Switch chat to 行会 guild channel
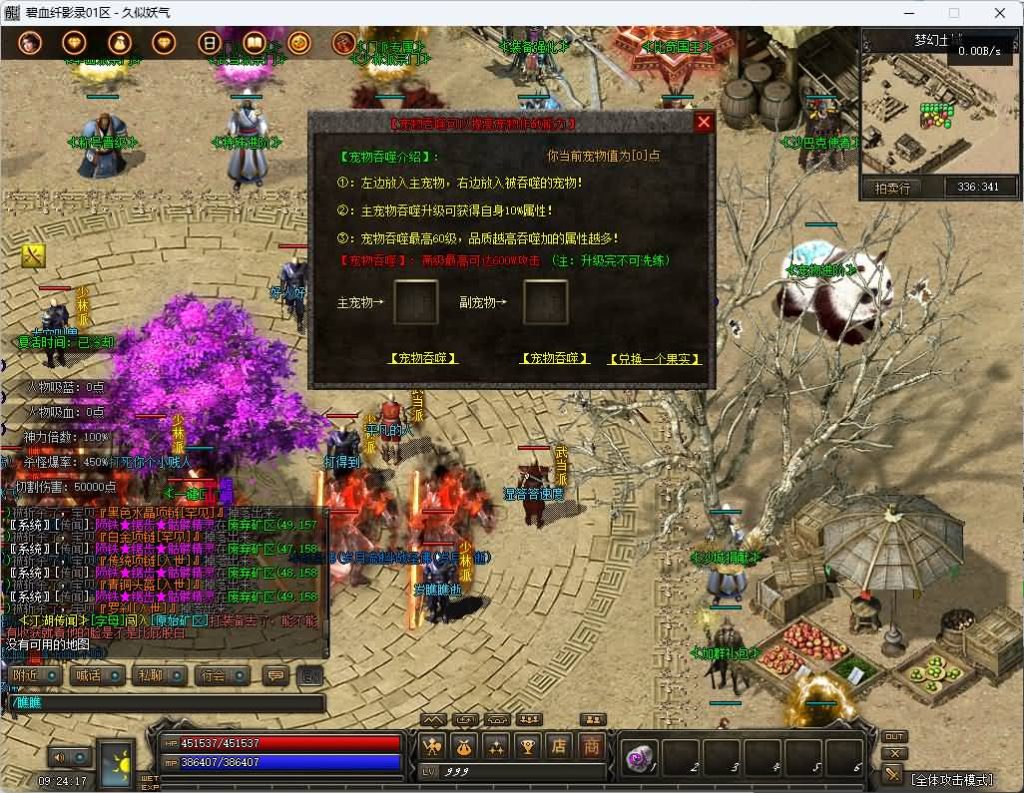Screen dimensions: 1024x793 (221, 675)
